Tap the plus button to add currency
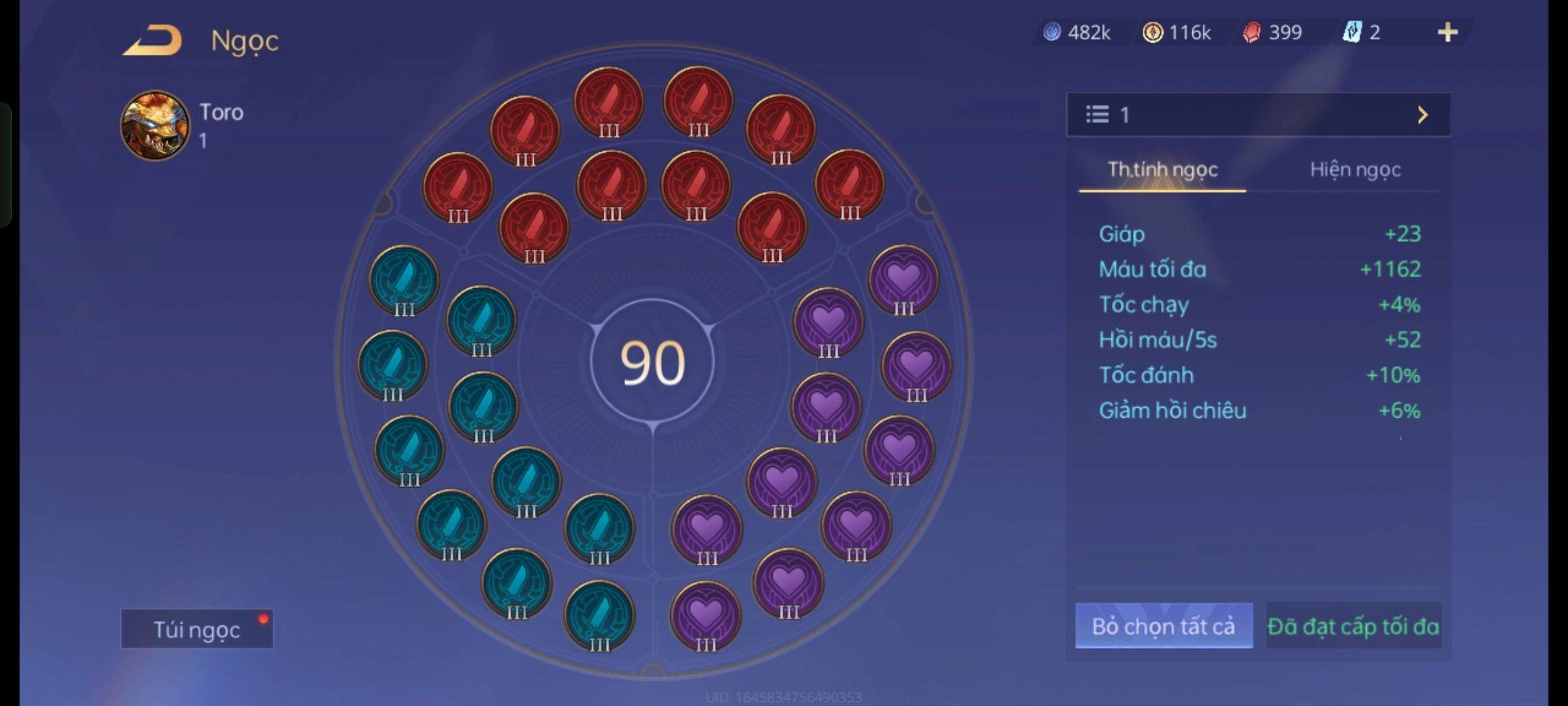The height and width of the screenshot is (706, 1568). tap(1447, 32)
